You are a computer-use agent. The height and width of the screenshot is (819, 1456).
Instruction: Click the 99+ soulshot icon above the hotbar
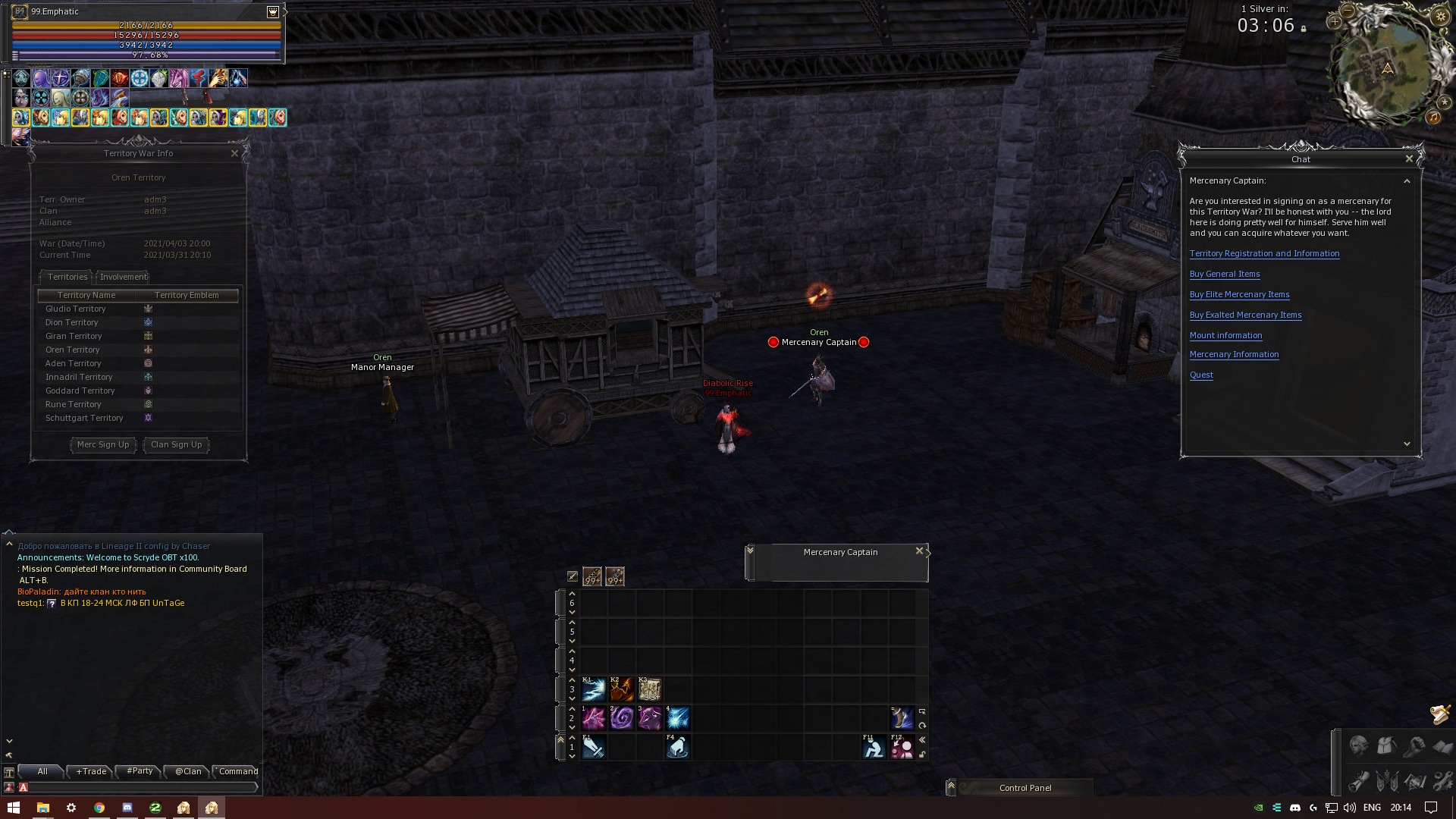click(592, 576)
